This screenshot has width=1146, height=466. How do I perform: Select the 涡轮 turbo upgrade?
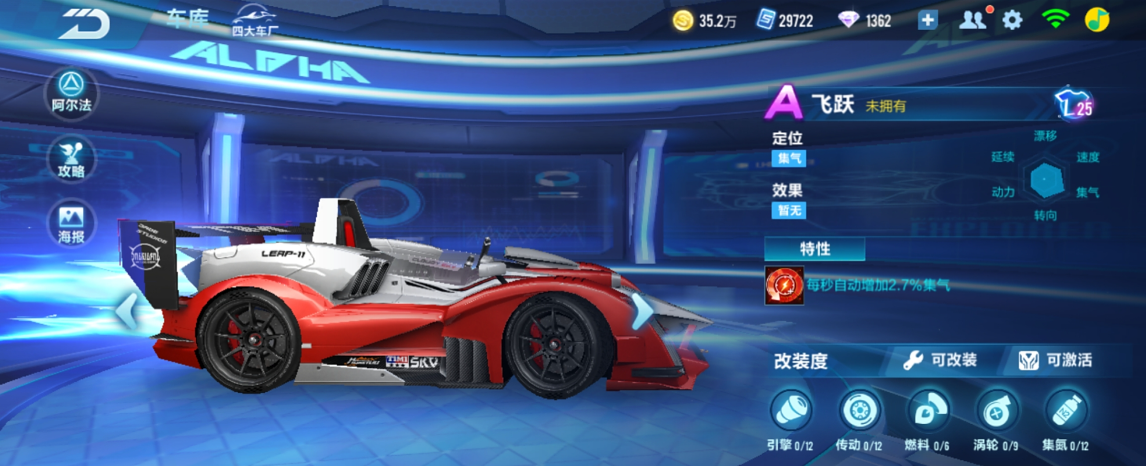click(996, 411)
